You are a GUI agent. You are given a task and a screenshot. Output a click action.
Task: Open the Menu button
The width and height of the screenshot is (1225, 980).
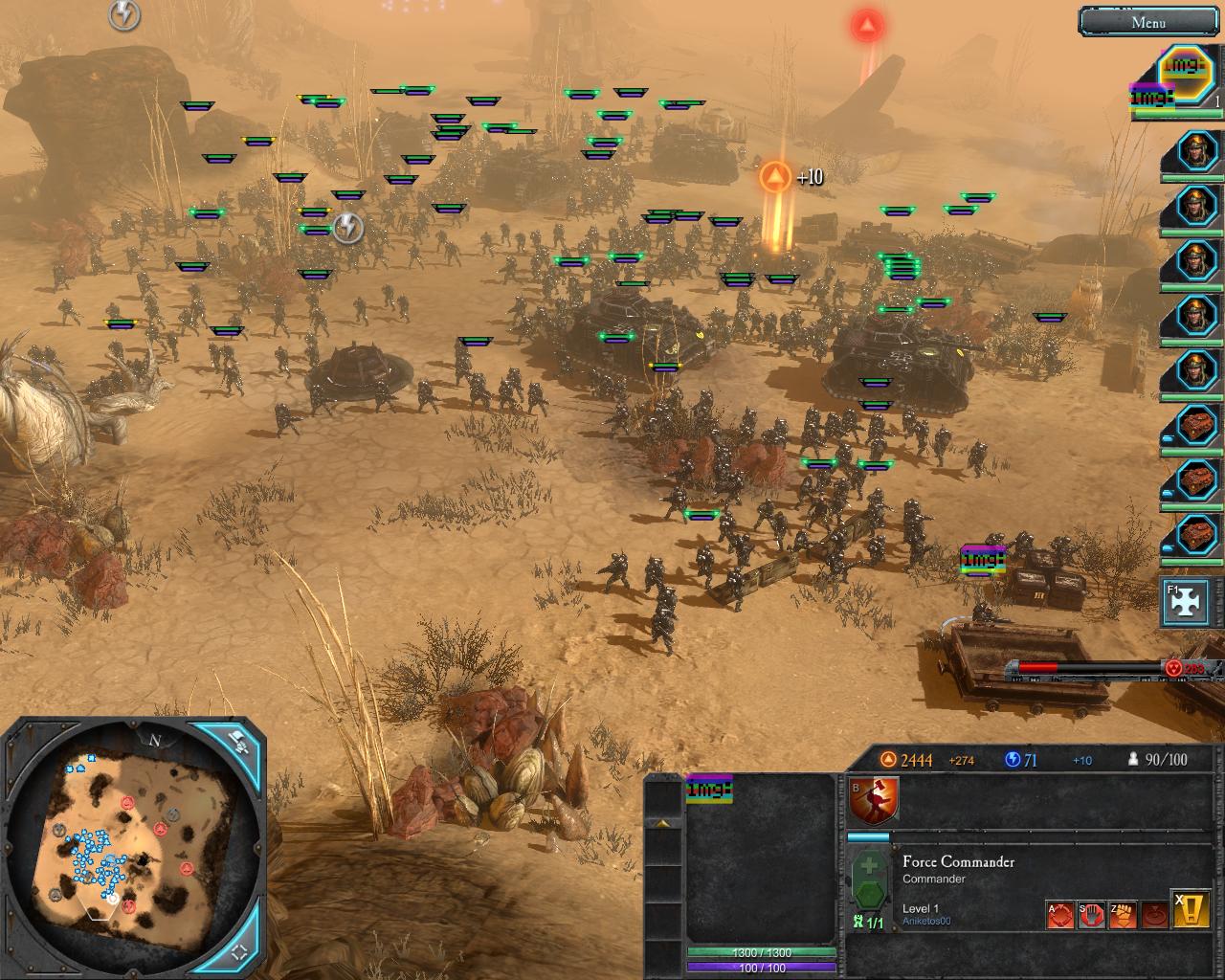[x=1148, y=22]
